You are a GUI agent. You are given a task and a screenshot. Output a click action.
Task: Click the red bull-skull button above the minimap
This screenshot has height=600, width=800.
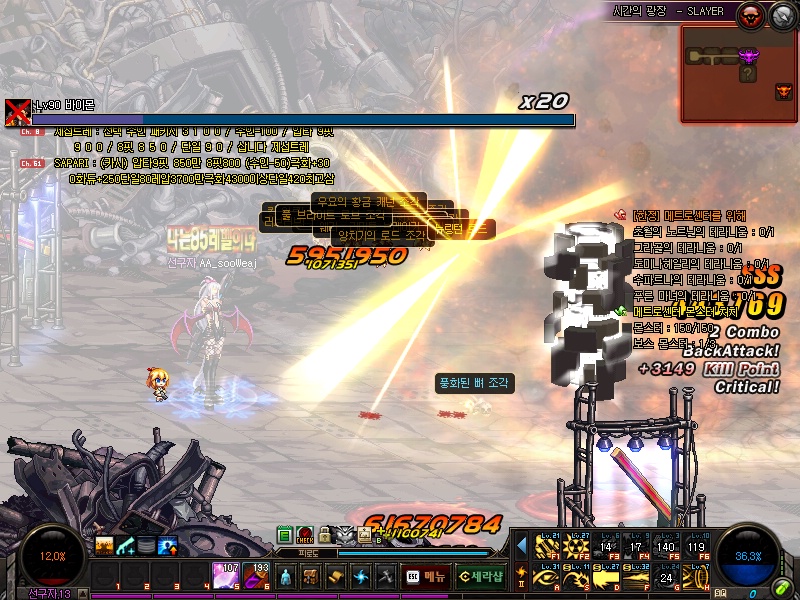[749, 15]
